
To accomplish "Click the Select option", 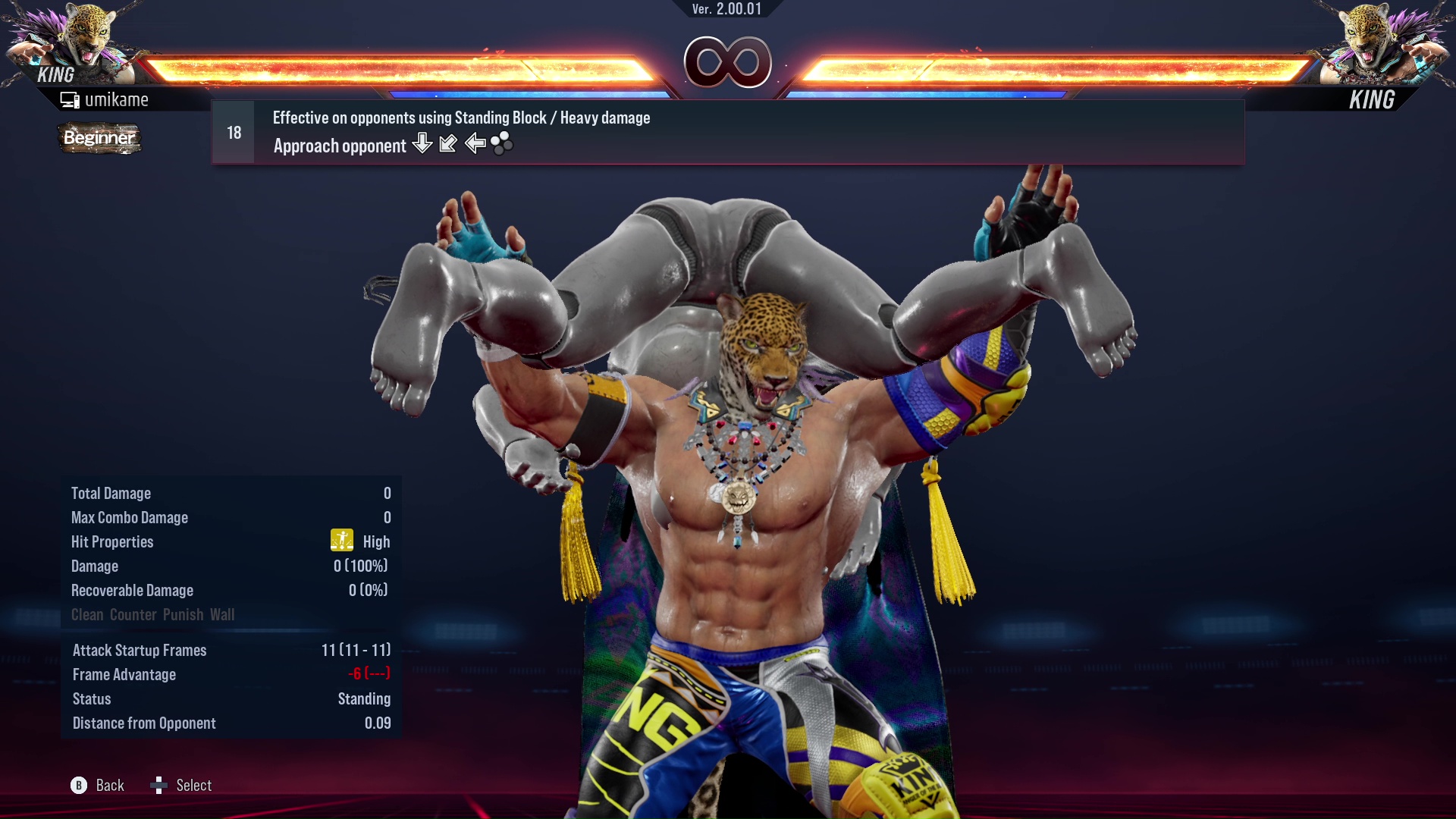I will [194, 786].
